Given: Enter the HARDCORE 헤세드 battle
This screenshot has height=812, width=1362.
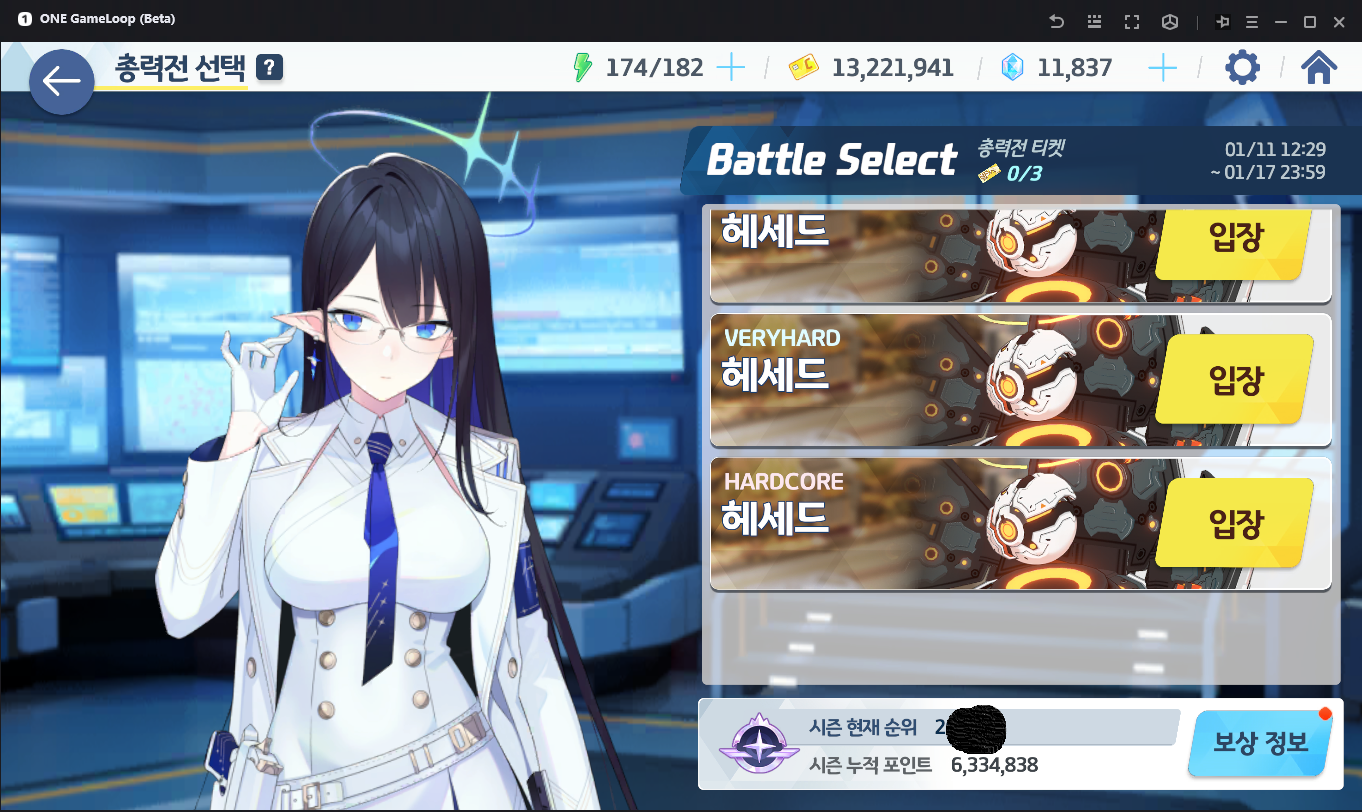Looking at the screenshot, I should click(1235, 523).
